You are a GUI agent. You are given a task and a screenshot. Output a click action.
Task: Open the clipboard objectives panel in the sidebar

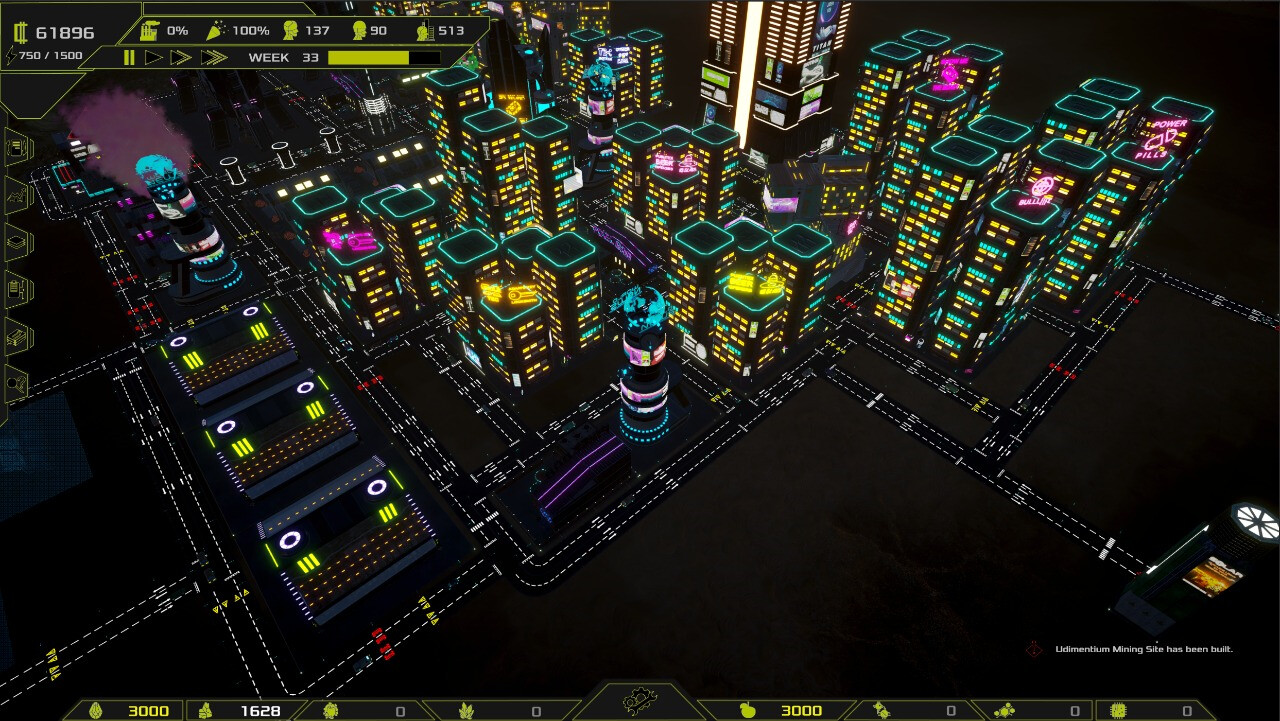(15, 287)
